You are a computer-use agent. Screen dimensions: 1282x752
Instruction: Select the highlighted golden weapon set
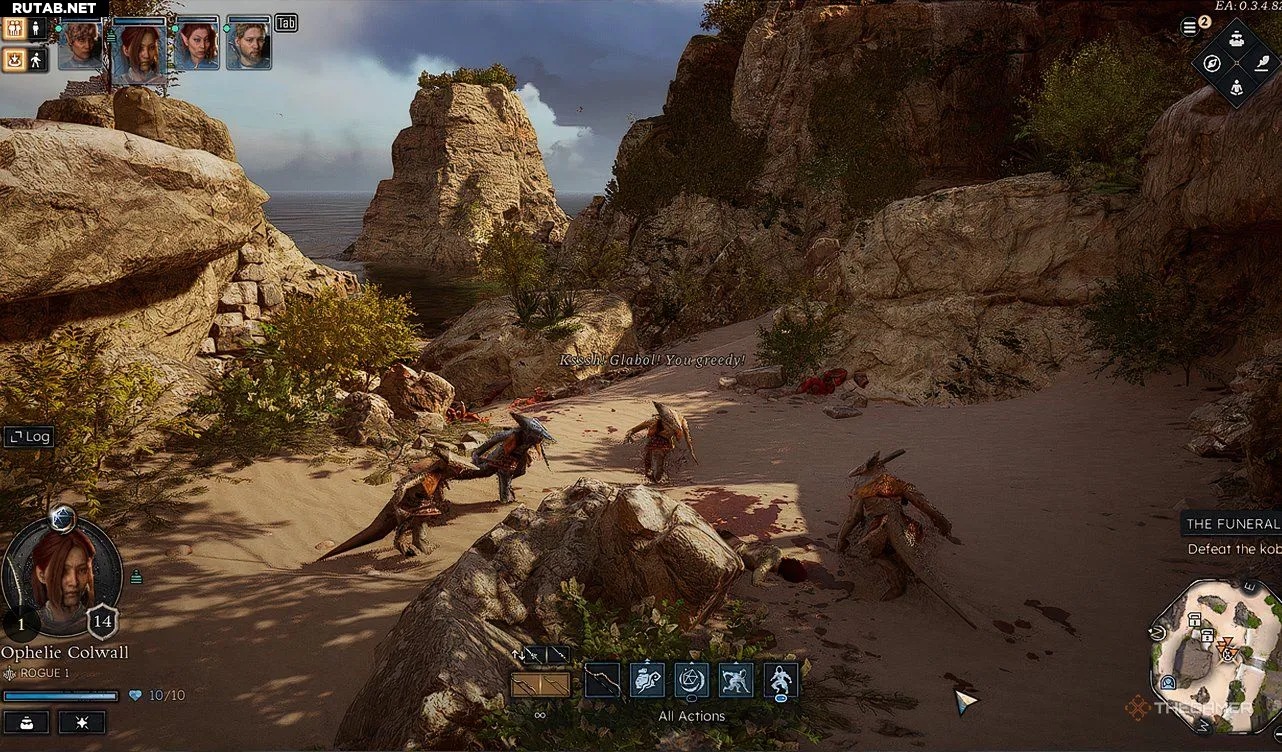click(x=540, y=685)
